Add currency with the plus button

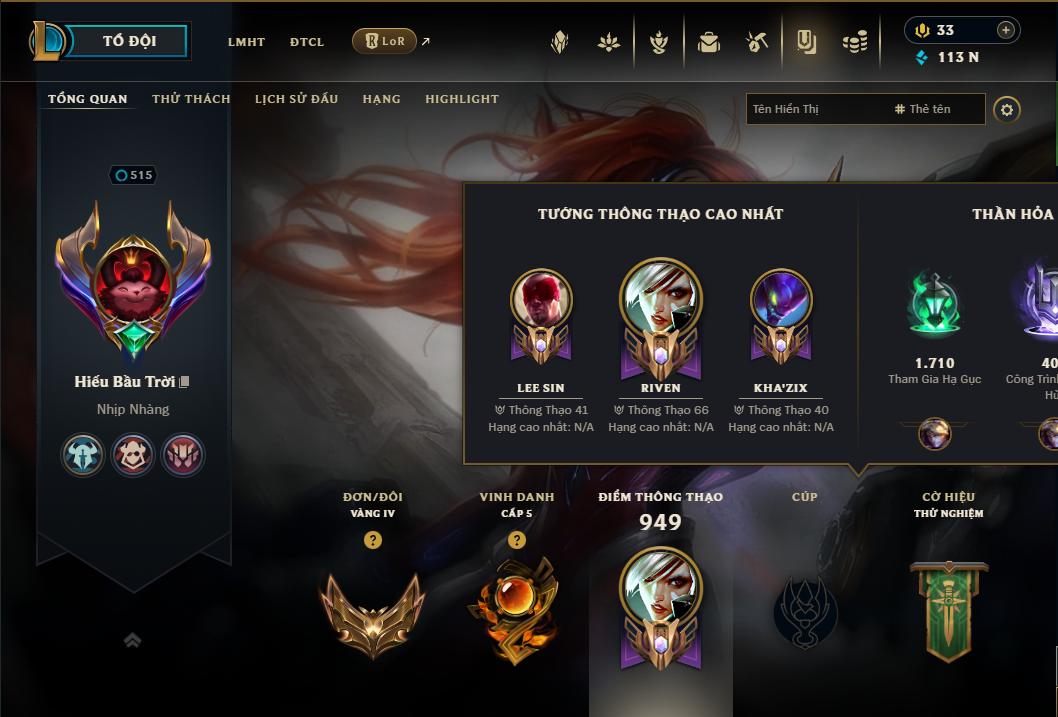[x=1006, y=30]
